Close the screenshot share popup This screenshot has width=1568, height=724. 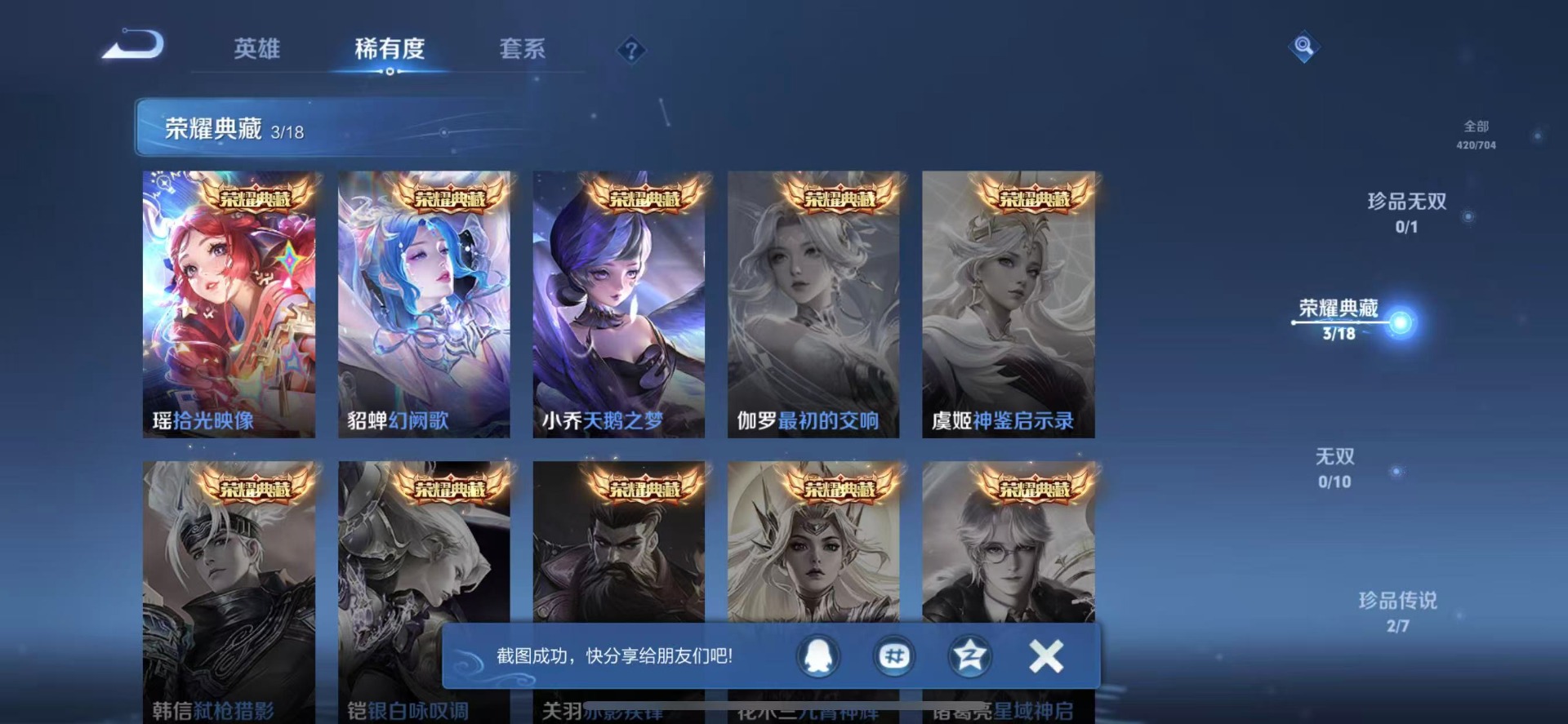[x=1046, y=655]
